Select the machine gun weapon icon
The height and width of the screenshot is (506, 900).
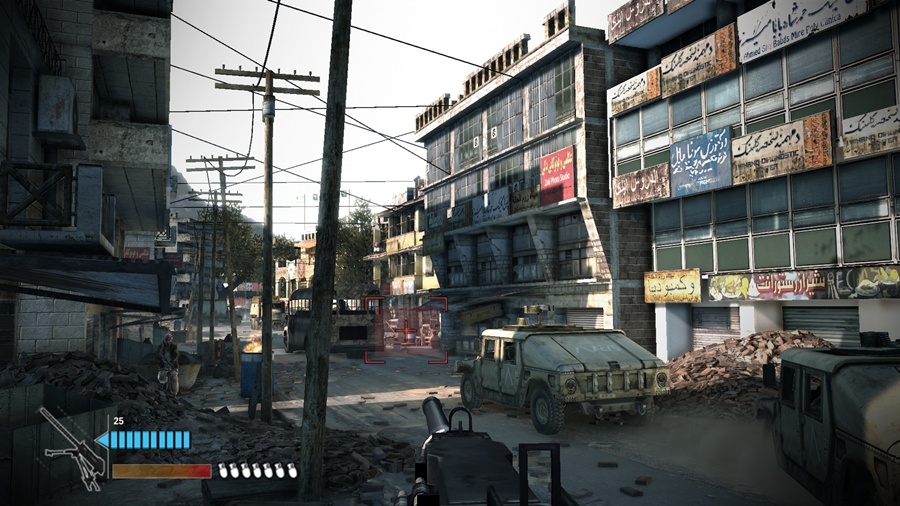point(71,448)
